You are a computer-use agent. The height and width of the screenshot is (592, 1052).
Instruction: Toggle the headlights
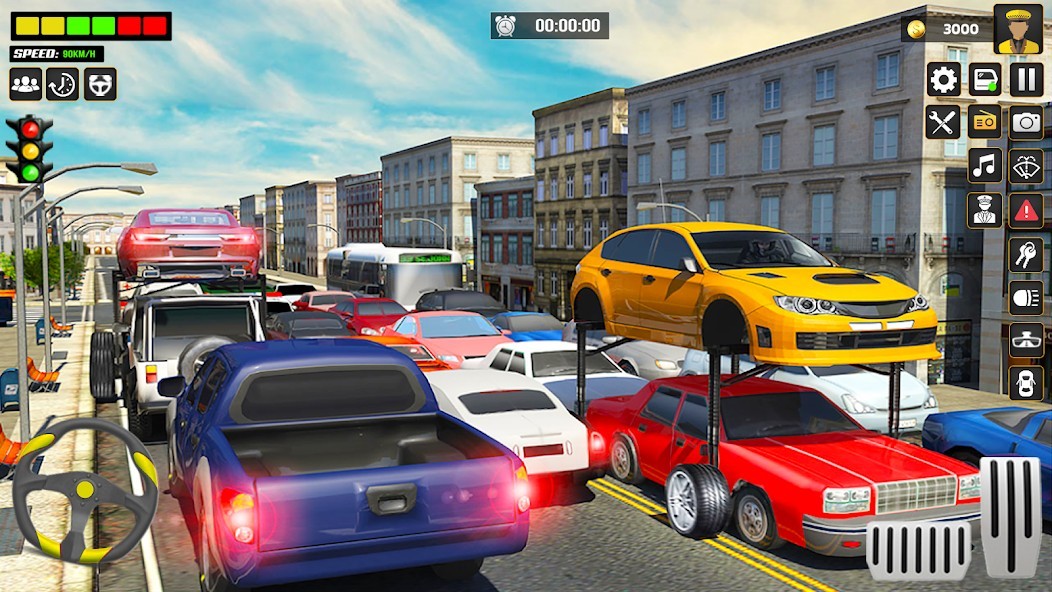pyautogui.click(x=1026, y=297)
